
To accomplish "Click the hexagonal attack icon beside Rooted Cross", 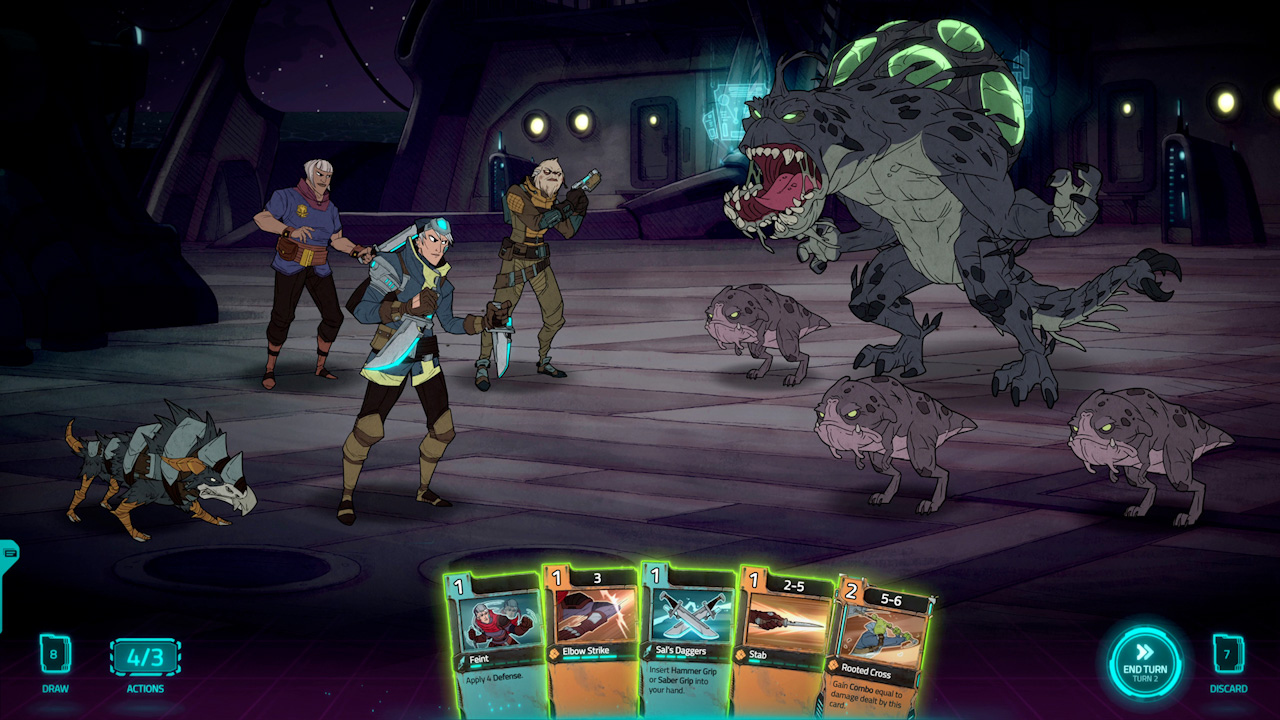I will [831, 665].
